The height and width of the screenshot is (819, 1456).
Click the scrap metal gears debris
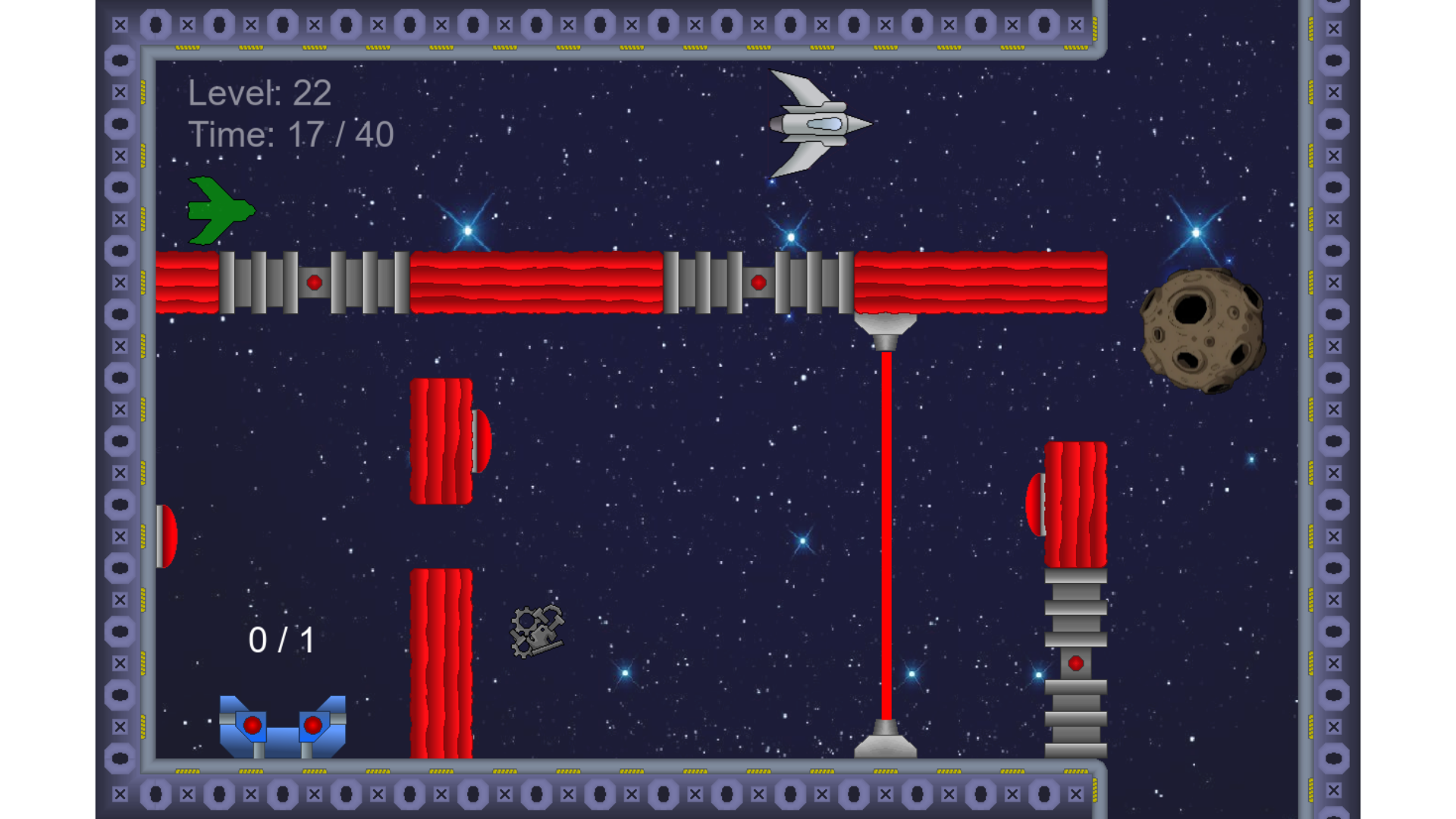pyautogui.click(x=536, y=629)
